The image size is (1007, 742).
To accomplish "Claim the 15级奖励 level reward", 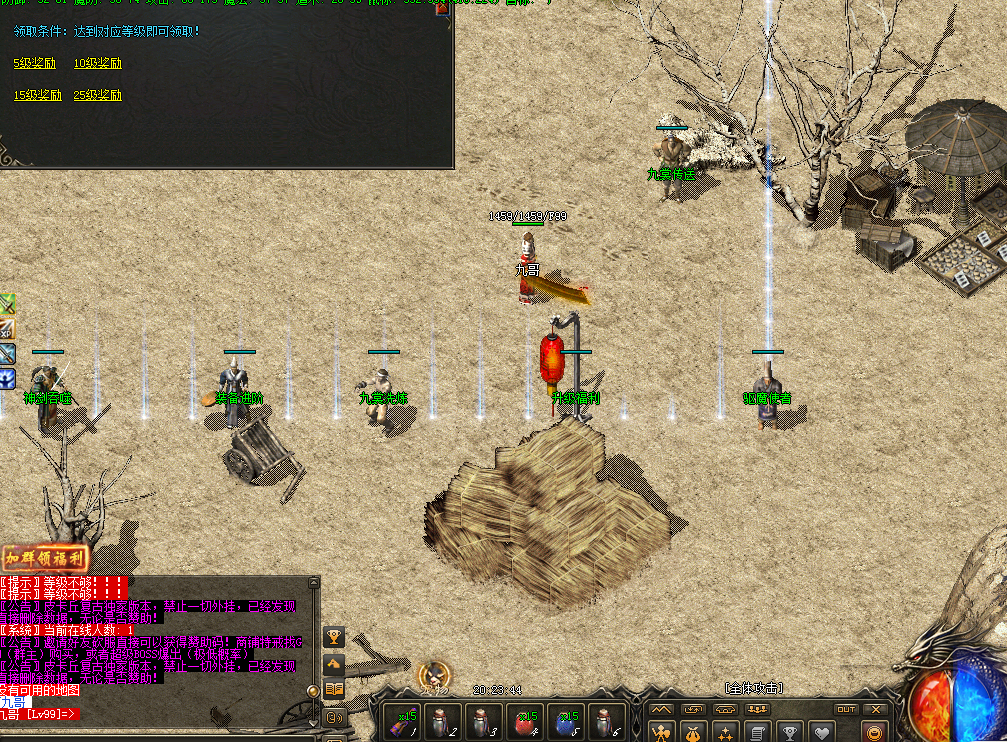I will (37, 95).
